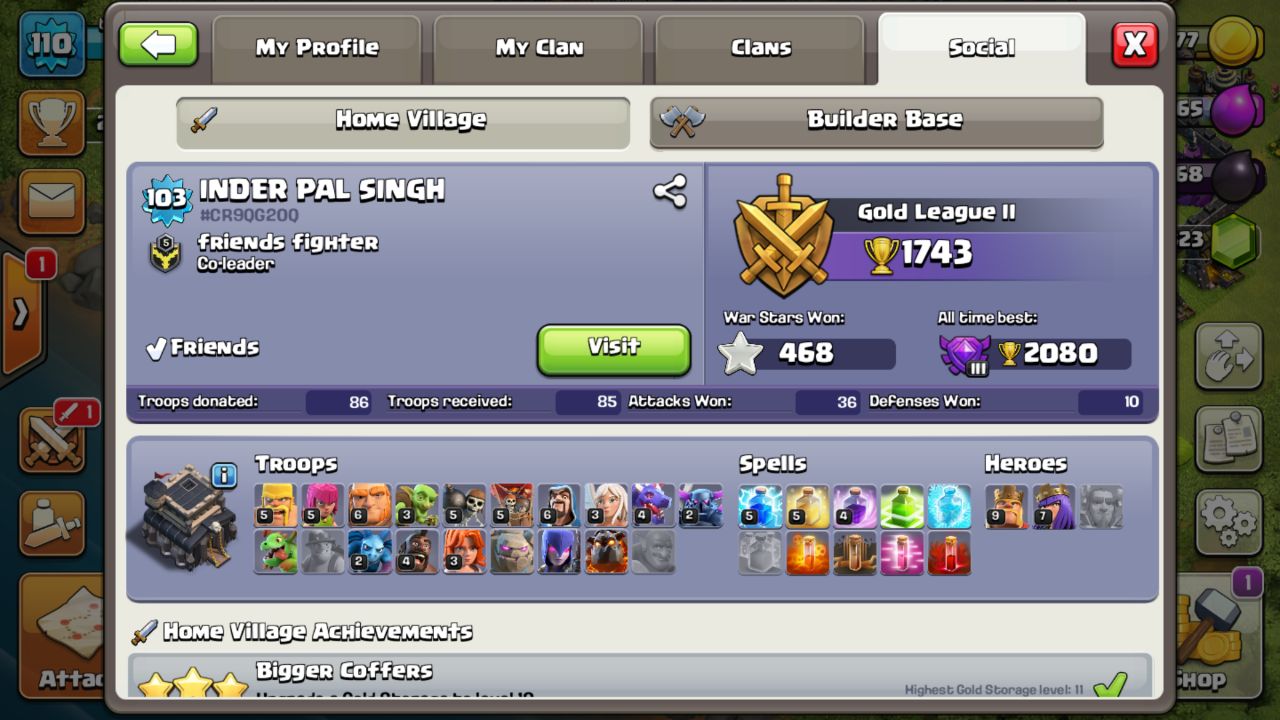Go back with the green arrow button
Image resolution: width=1280 pixels, height=720 pixels.
pyautogui.click(x=158, y=45)
